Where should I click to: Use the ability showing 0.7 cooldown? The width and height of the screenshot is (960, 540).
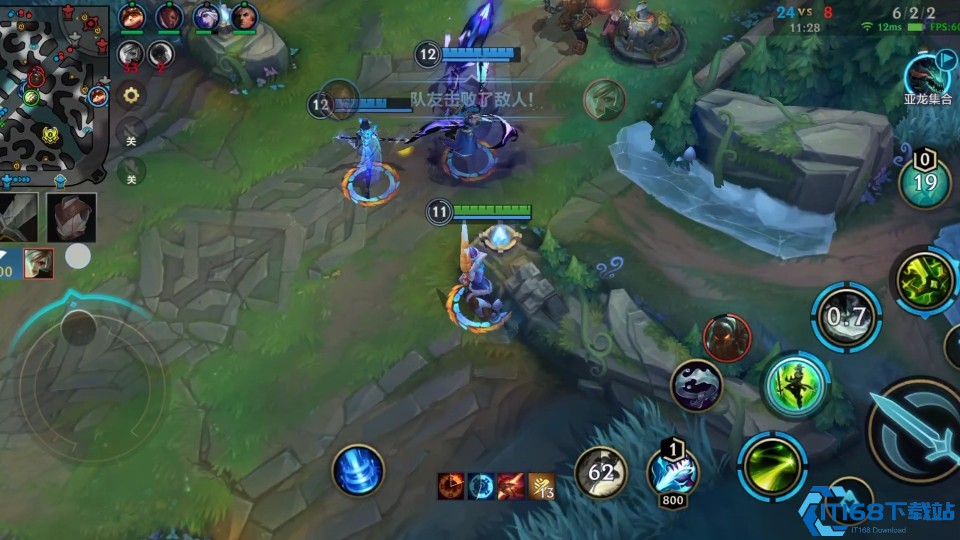pos(845,317)
